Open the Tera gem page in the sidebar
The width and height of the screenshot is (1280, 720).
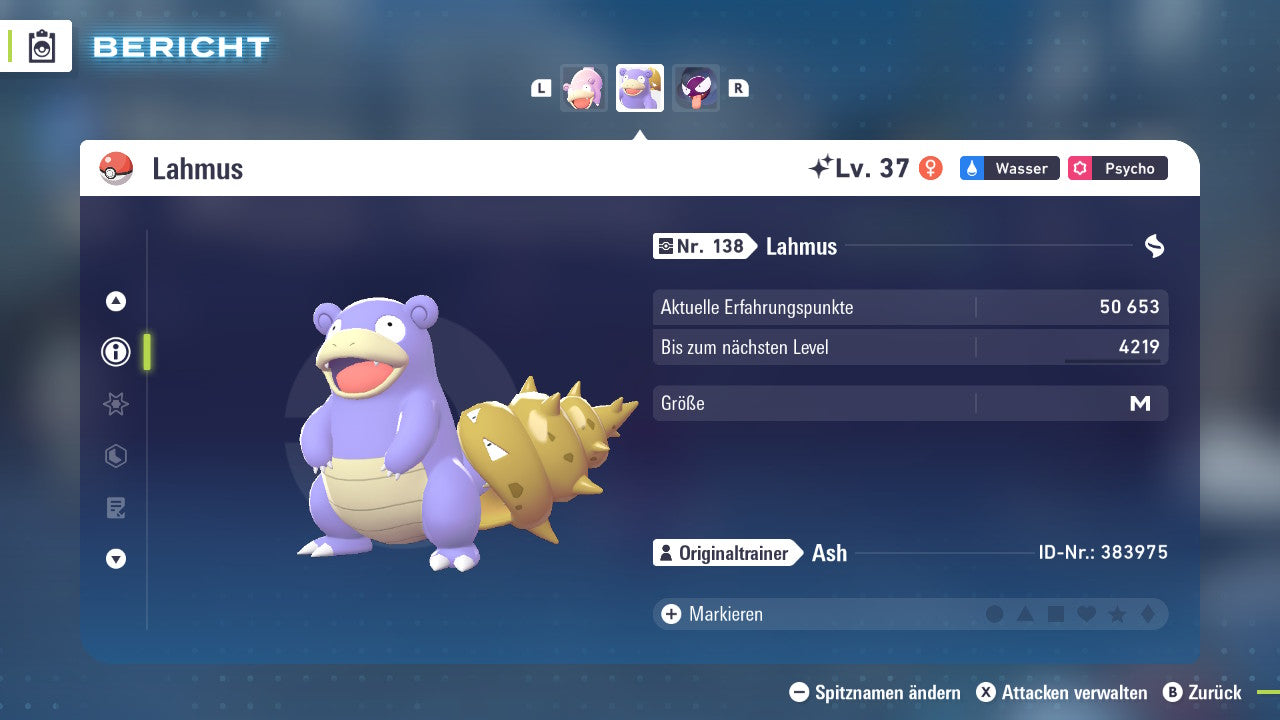point(115,456)
